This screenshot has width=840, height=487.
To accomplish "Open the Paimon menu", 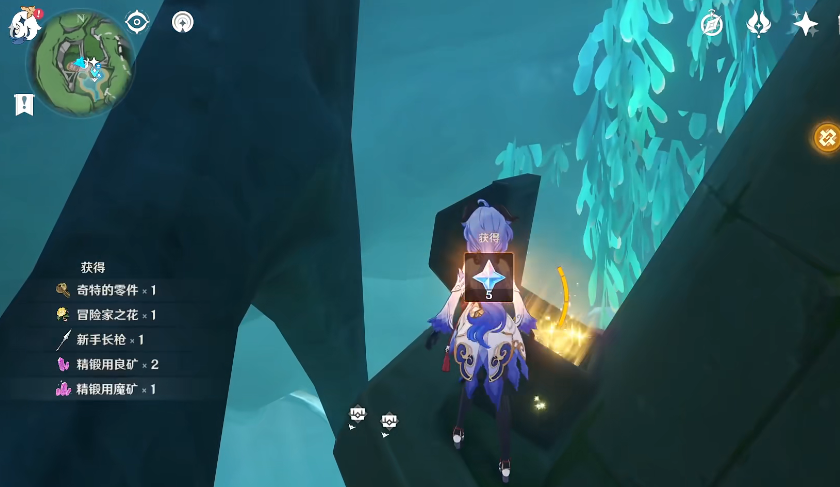I will click(22, 25).
